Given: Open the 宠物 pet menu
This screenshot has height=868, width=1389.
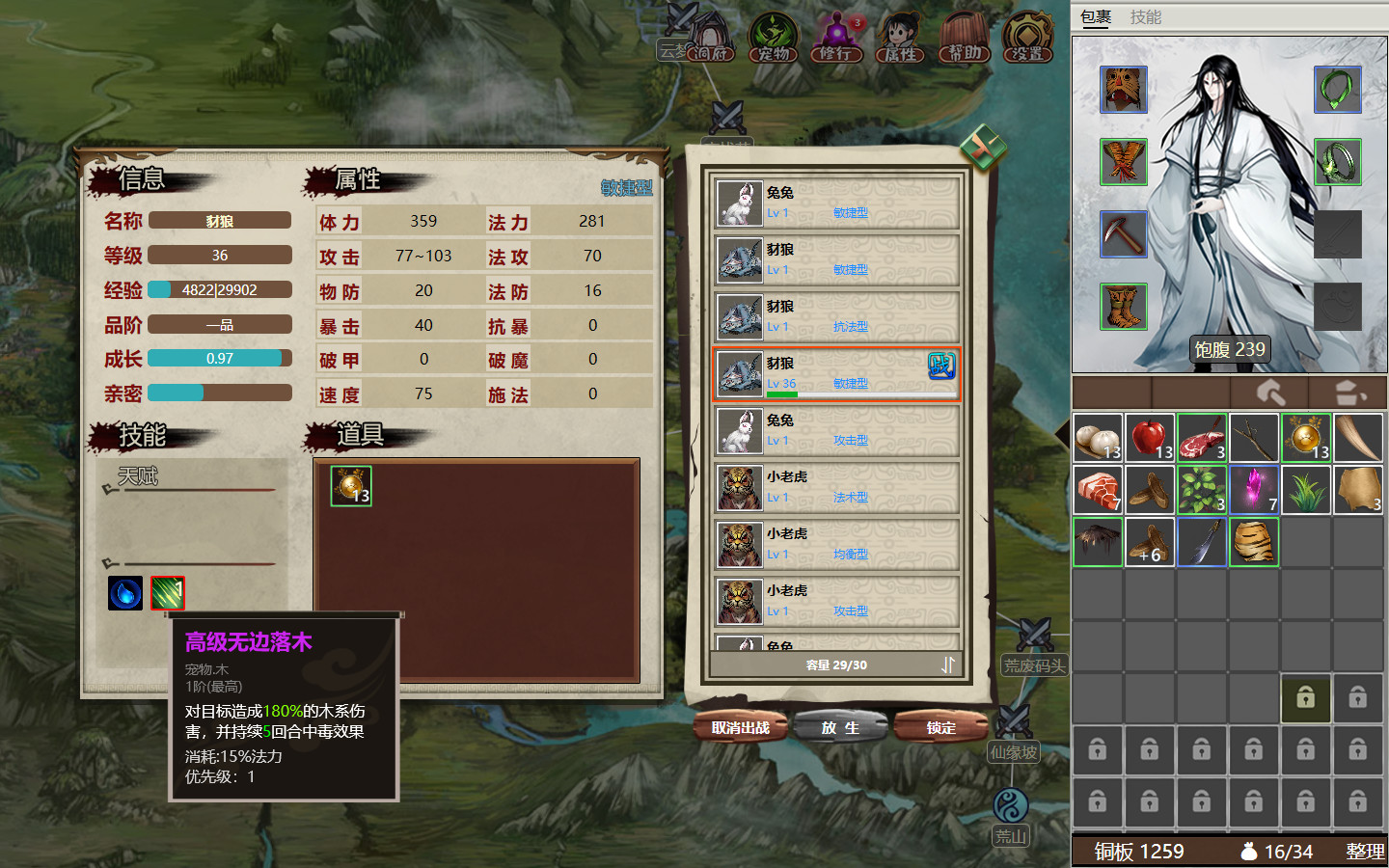Looking at the screenshot, I should (x=774, y=39).
